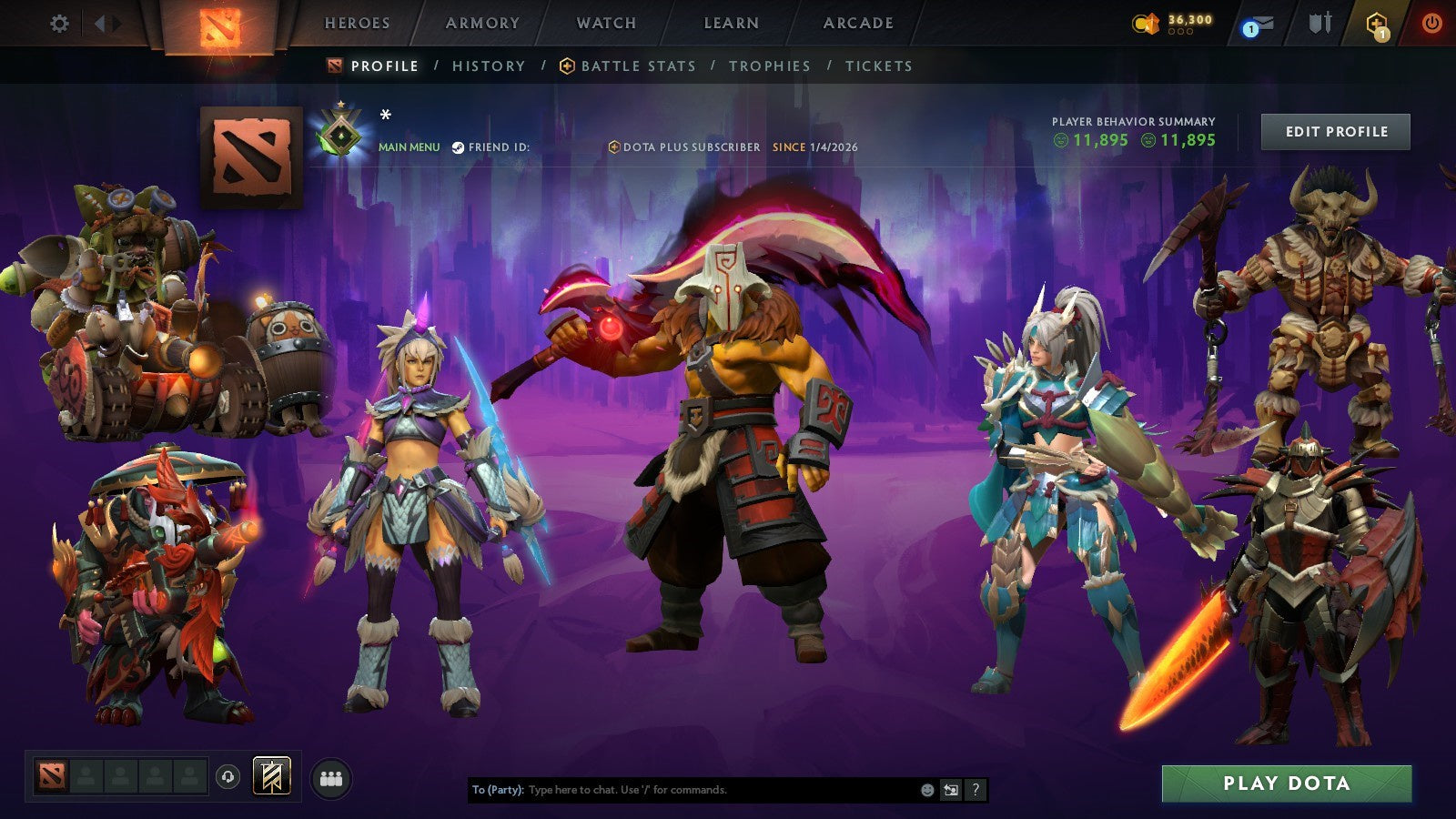
Task: Open the emoticon picker in chat bar
Action: click(x=927, y=791)
